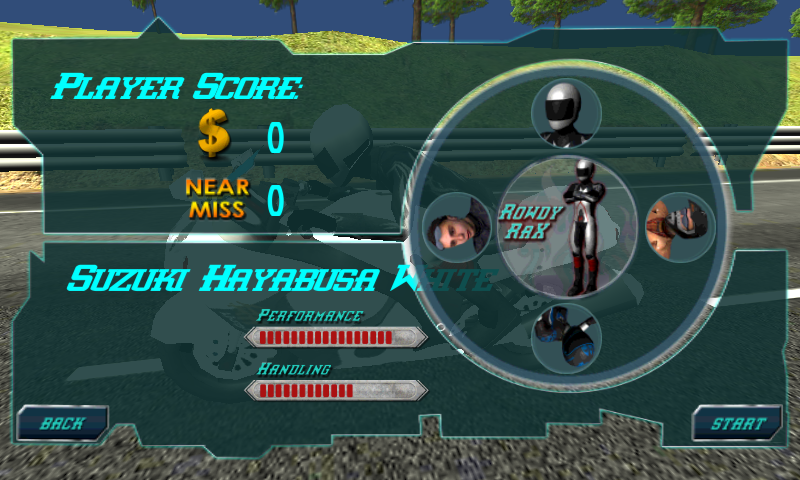Viewport: 800px width, 480px height.
Task: Choose the blue headband rider portrait
Action: point(457,228)
